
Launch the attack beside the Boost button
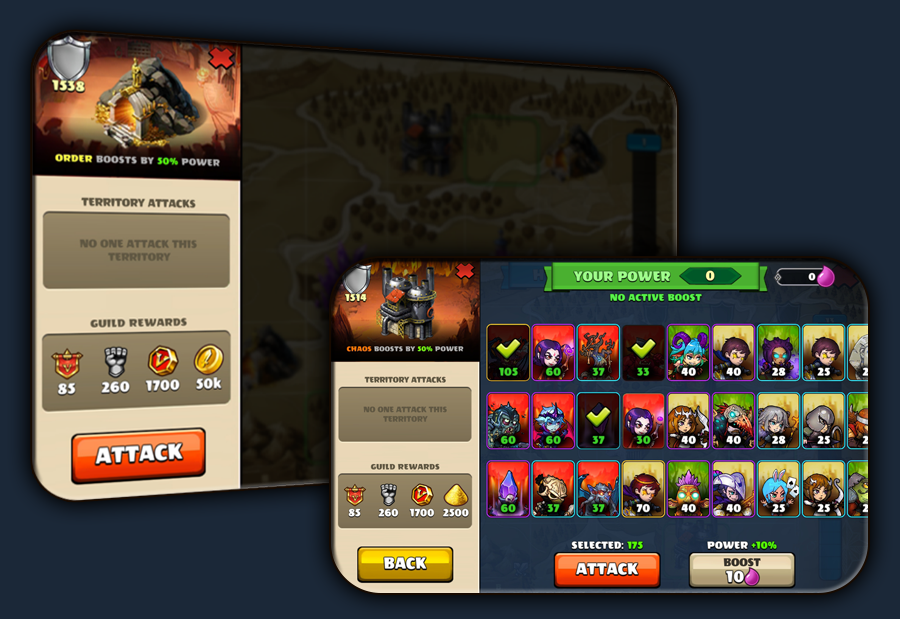point(606,569)
